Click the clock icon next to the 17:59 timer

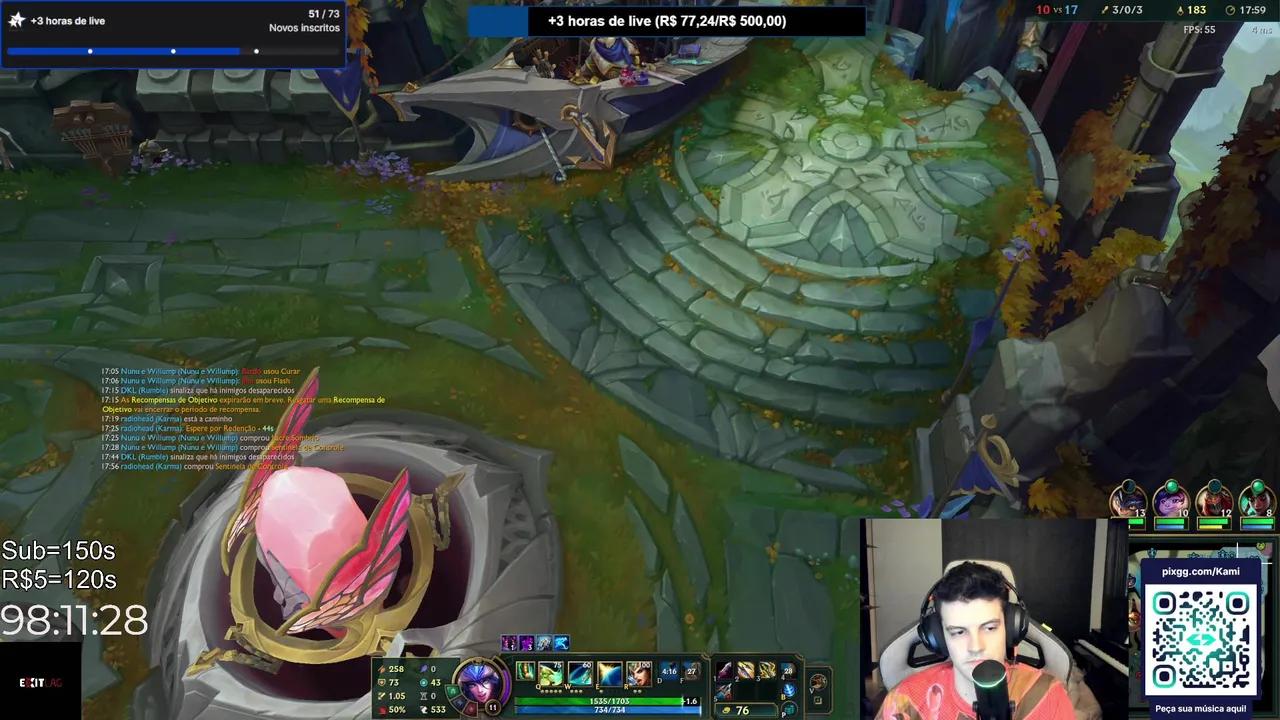(x=1230, y=10)
